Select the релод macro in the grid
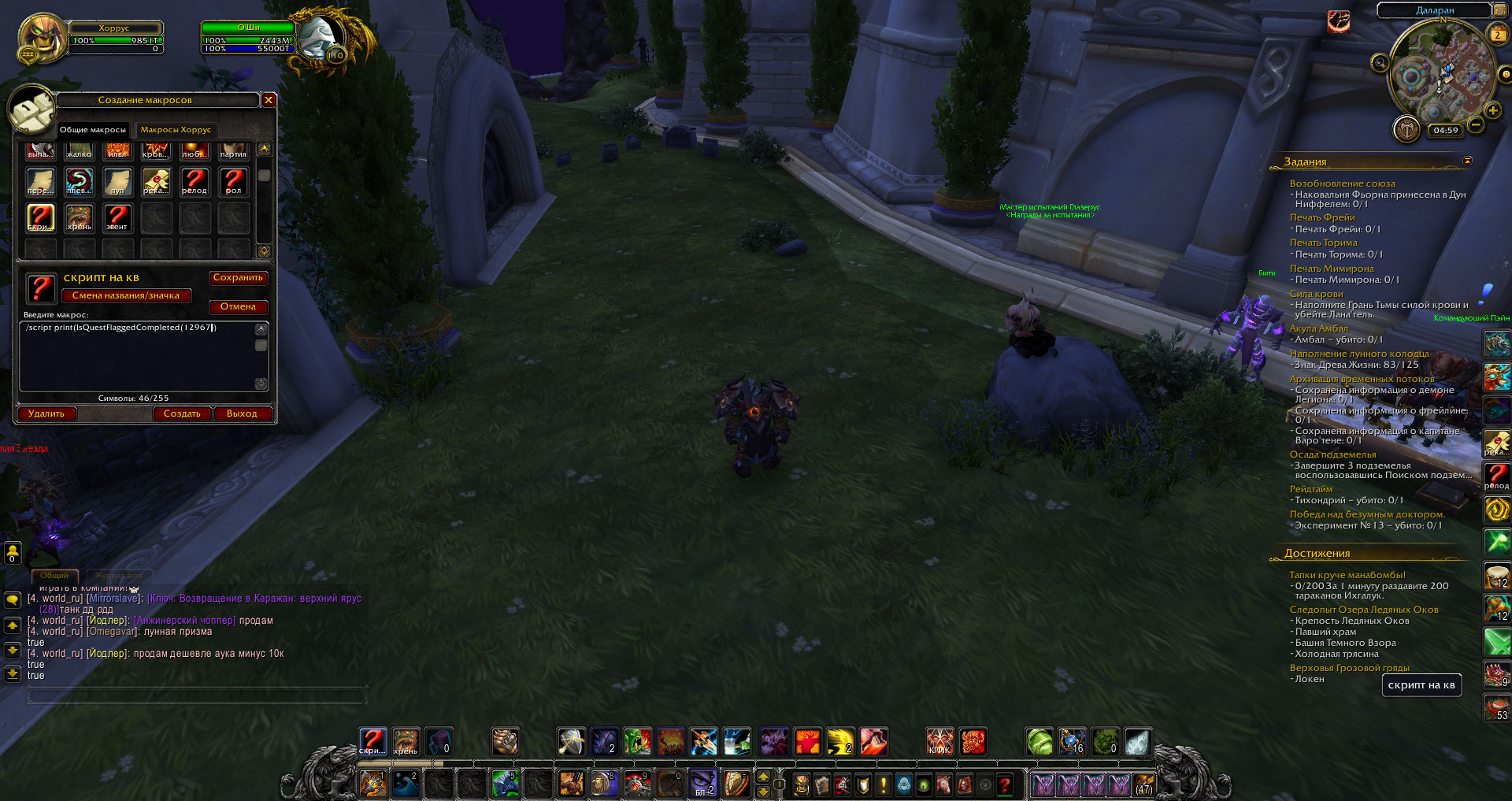1512x801 pixels. [195, 182]
